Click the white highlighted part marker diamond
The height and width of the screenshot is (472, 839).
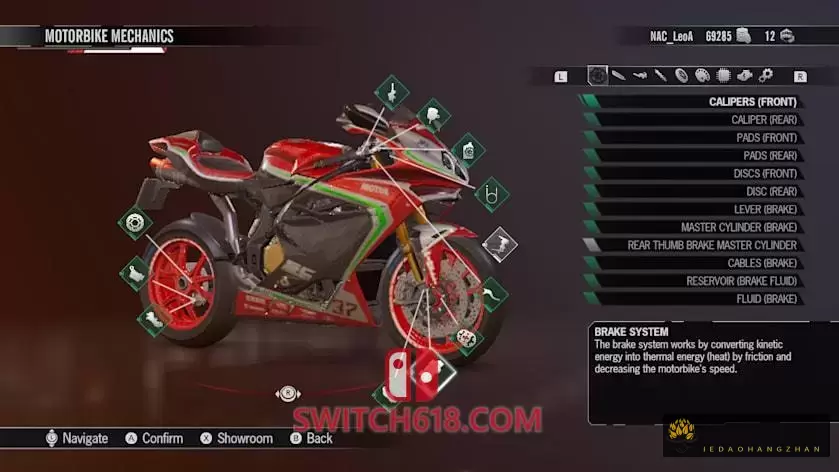499,243
